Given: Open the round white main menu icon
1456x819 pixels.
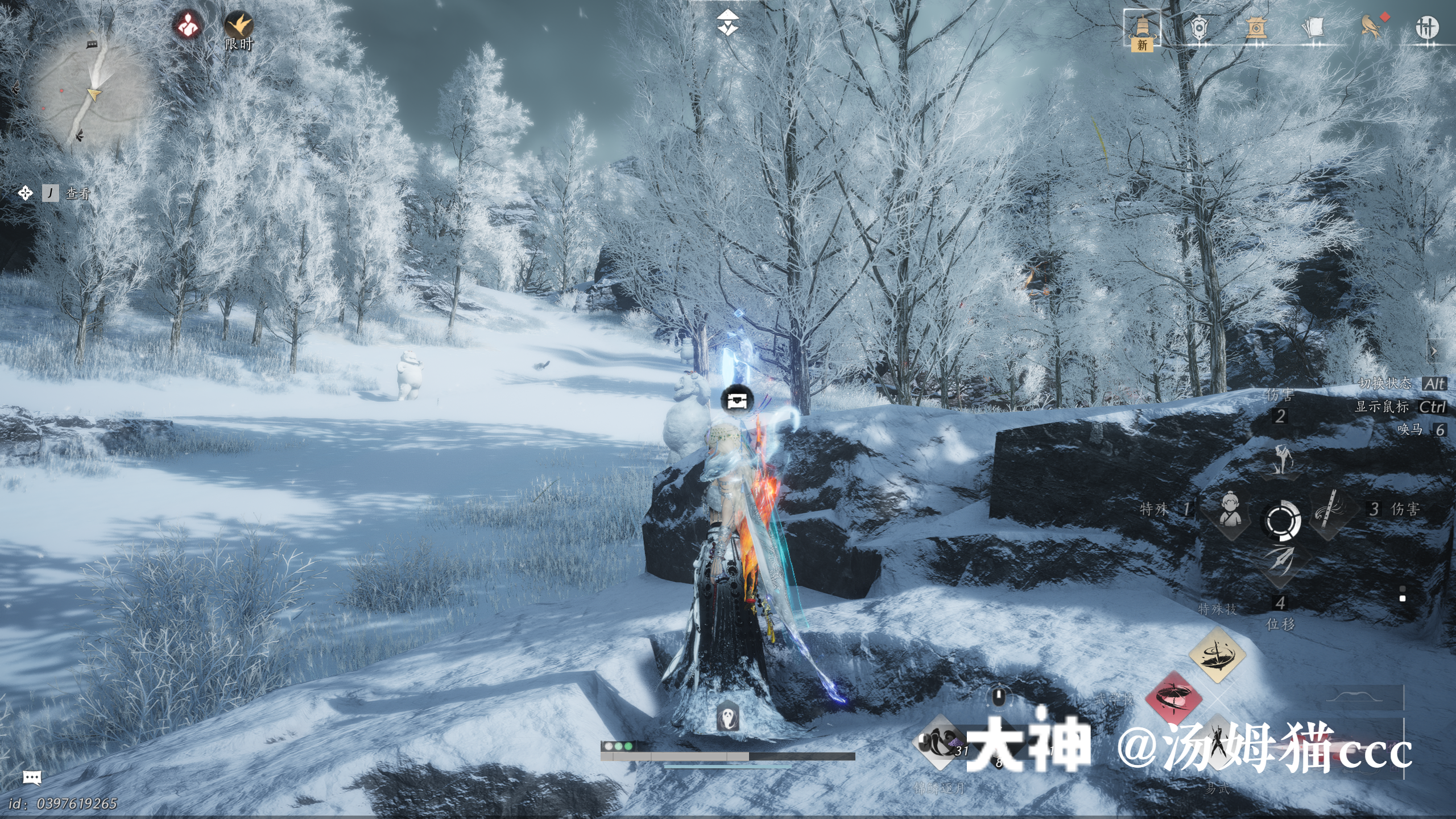Looking at the screenshot, I should point(1426,27).
